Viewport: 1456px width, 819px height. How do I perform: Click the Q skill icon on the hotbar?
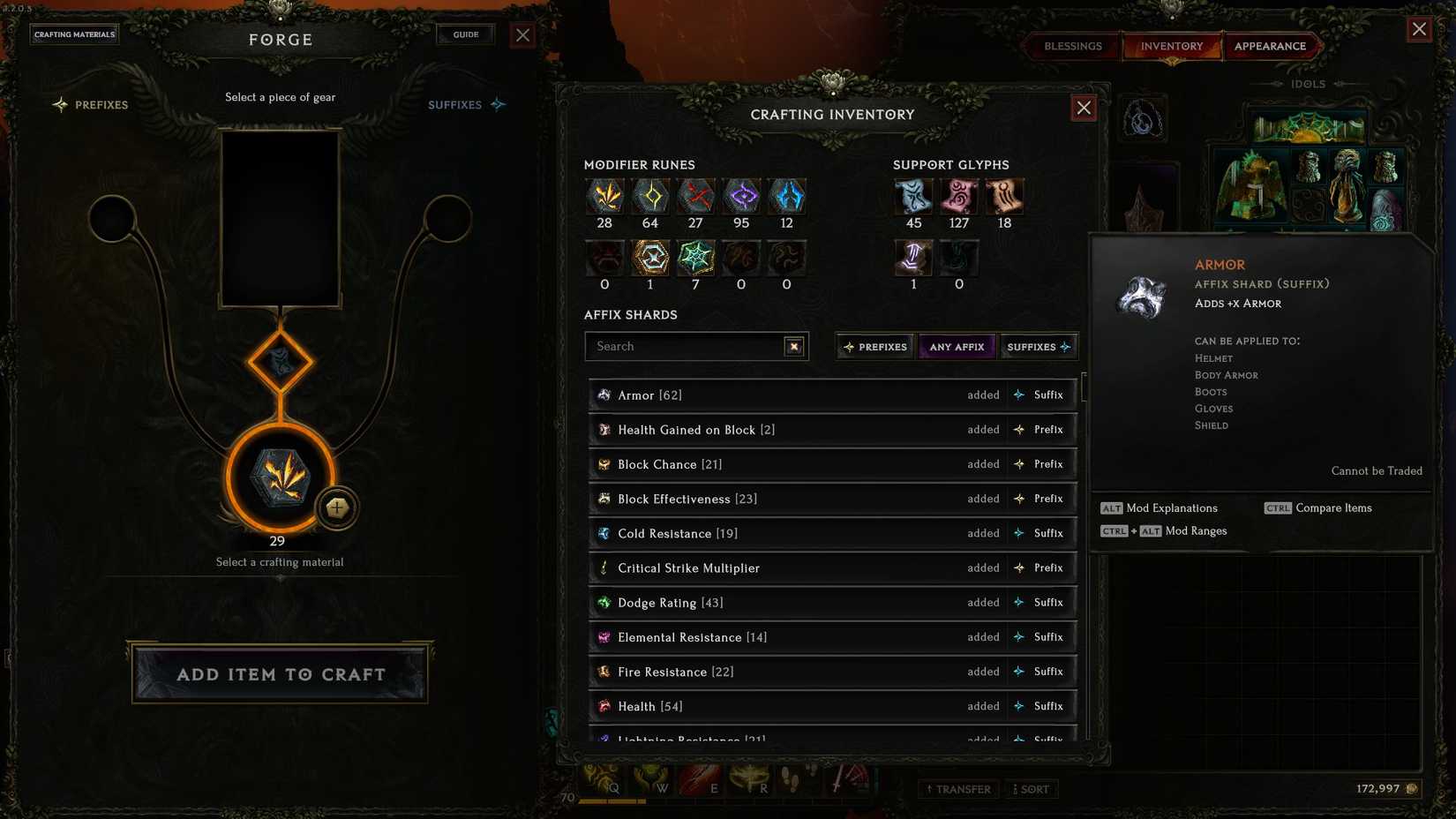612,780
